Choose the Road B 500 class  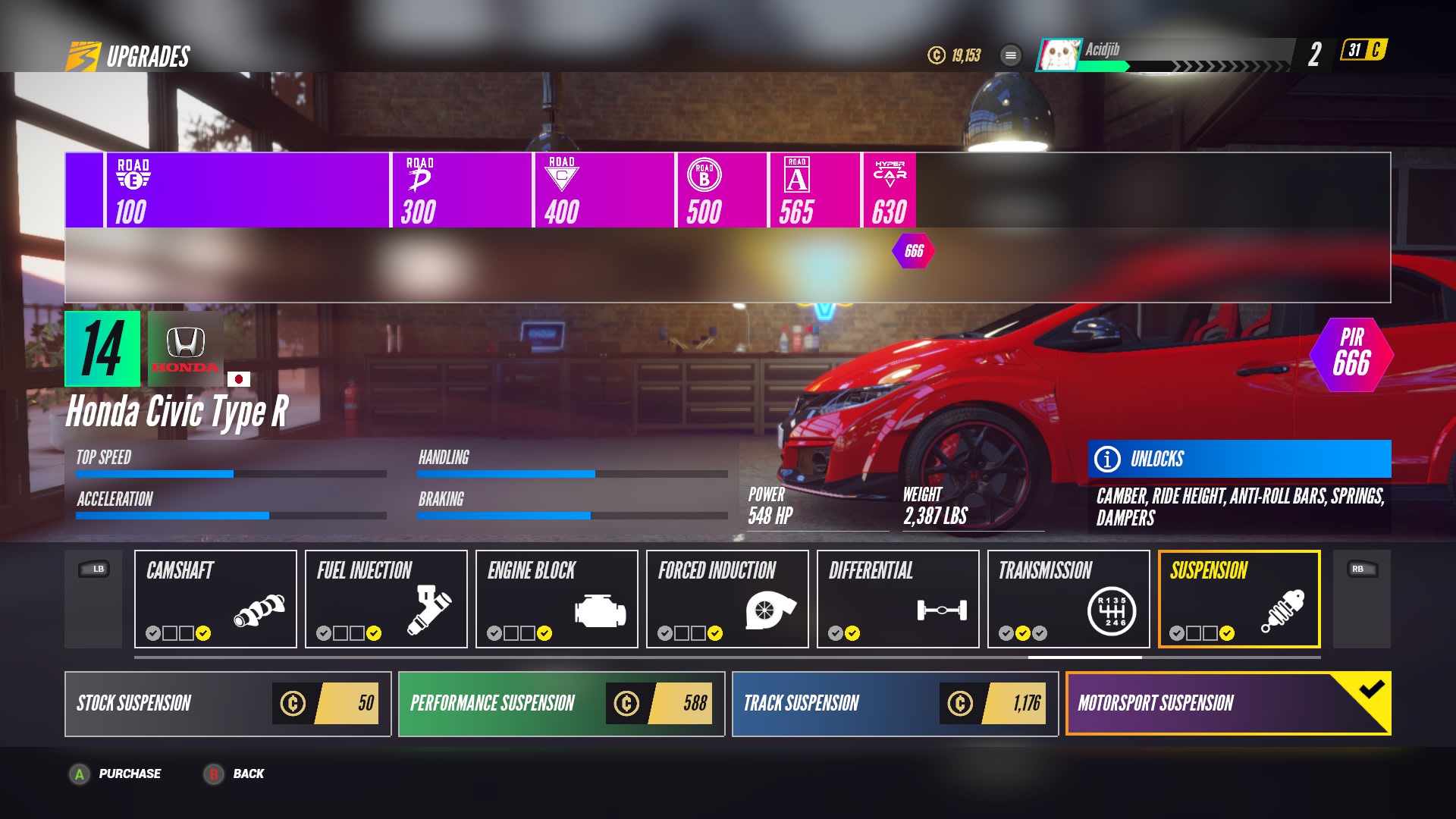(720, 190)
